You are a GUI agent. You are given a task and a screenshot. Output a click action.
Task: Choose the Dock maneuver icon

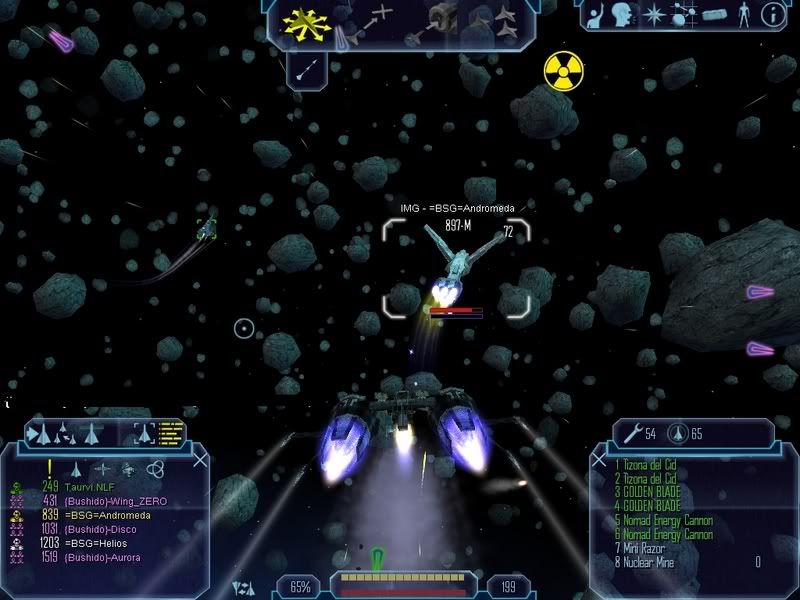pyautogui.click(x=440, y=20)
